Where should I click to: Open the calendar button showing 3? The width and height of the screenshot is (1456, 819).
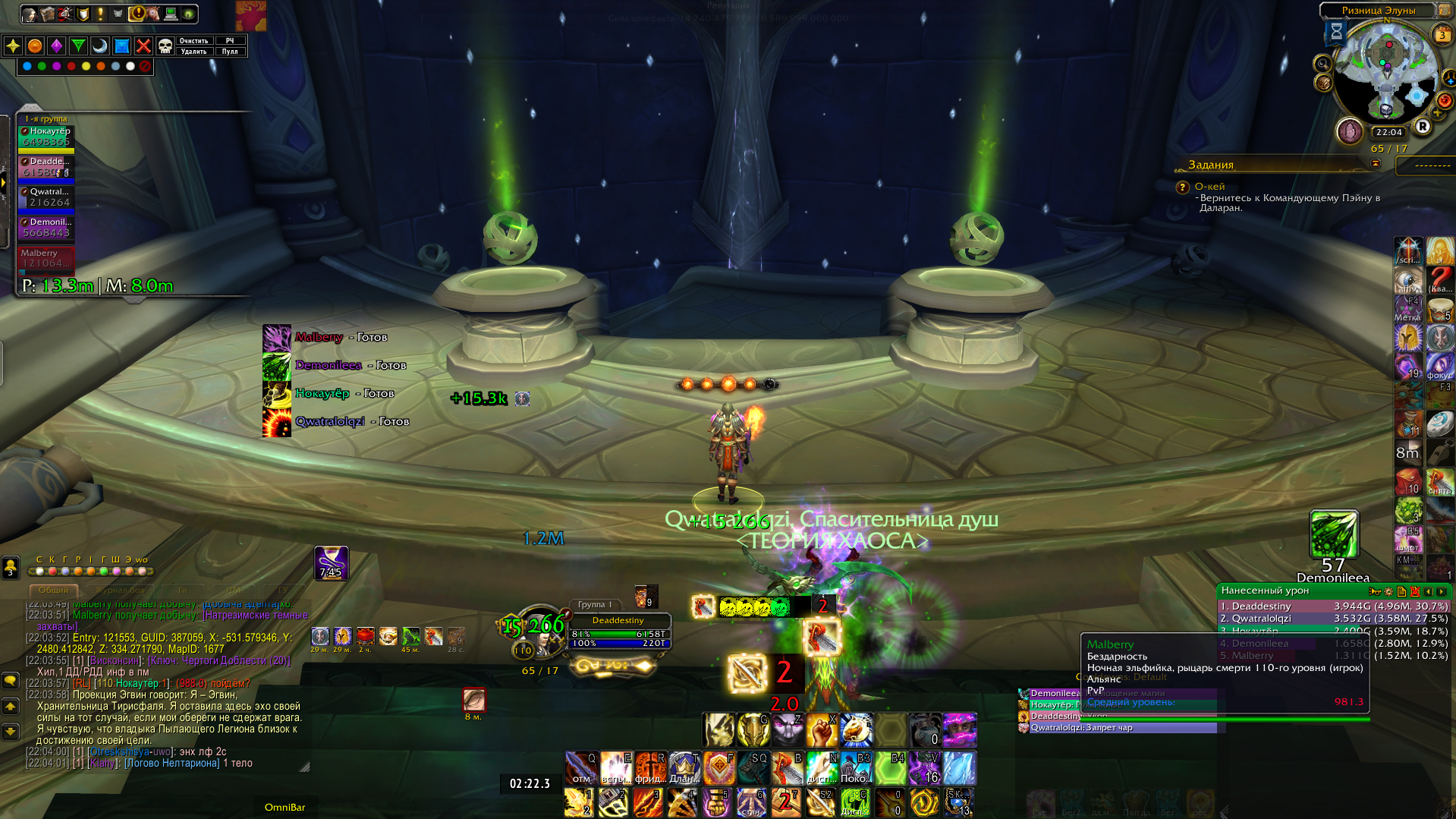coord(1442,35)
